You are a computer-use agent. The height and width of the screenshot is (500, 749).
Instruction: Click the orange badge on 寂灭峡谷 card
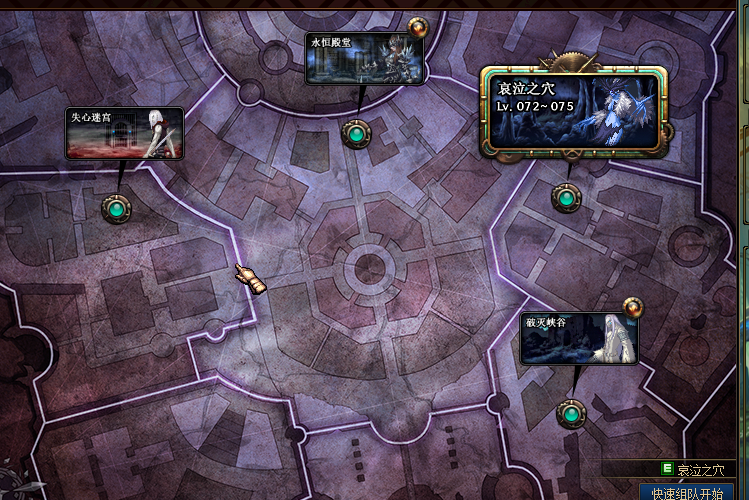632,307
